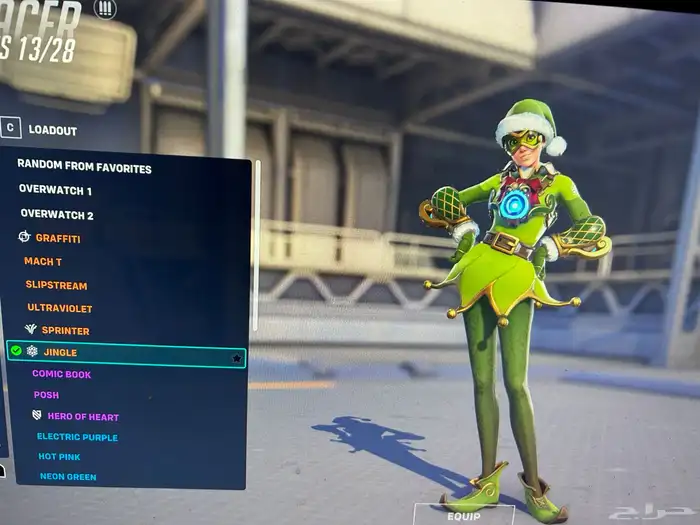Choose the Overwatch 2 skin
Screen dimensions: 700x525
(57, 215)
